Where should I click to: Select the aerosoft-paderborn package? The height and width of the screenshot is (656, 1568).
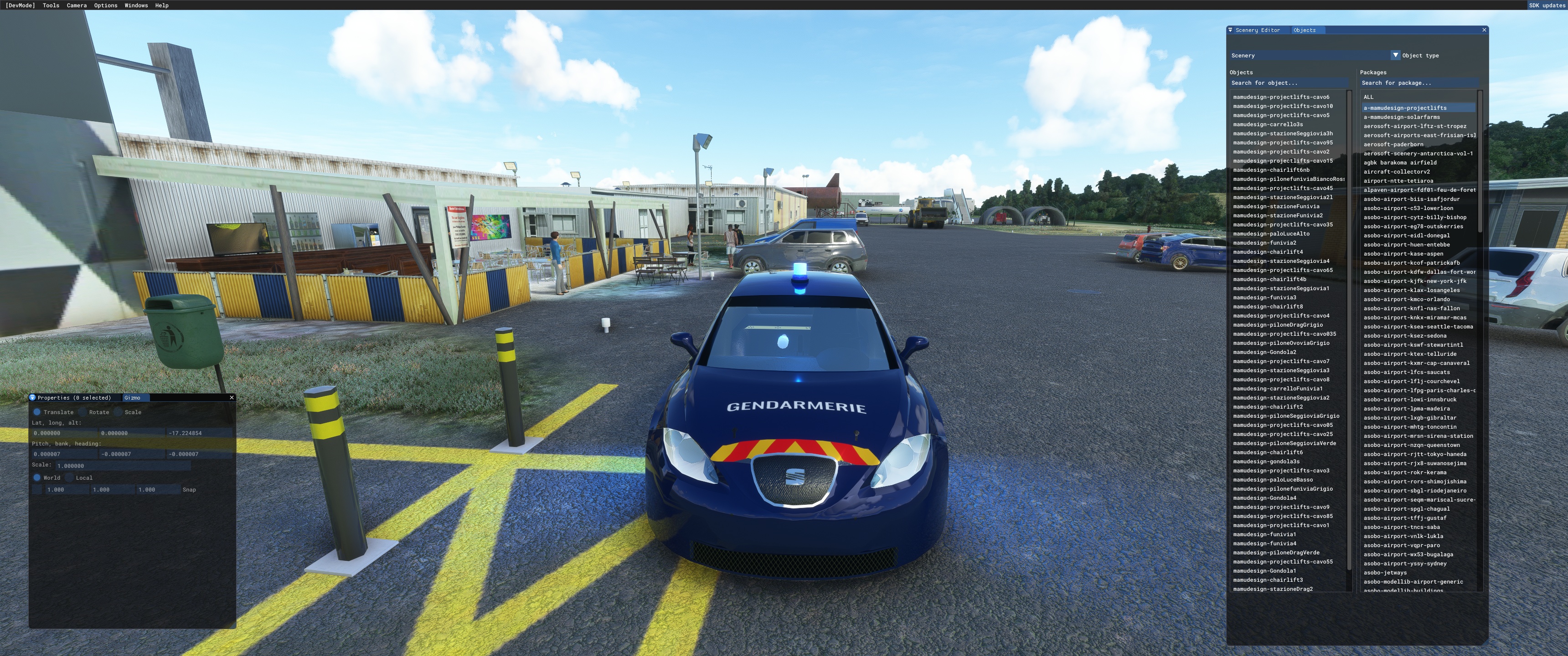coord(1393,145)
